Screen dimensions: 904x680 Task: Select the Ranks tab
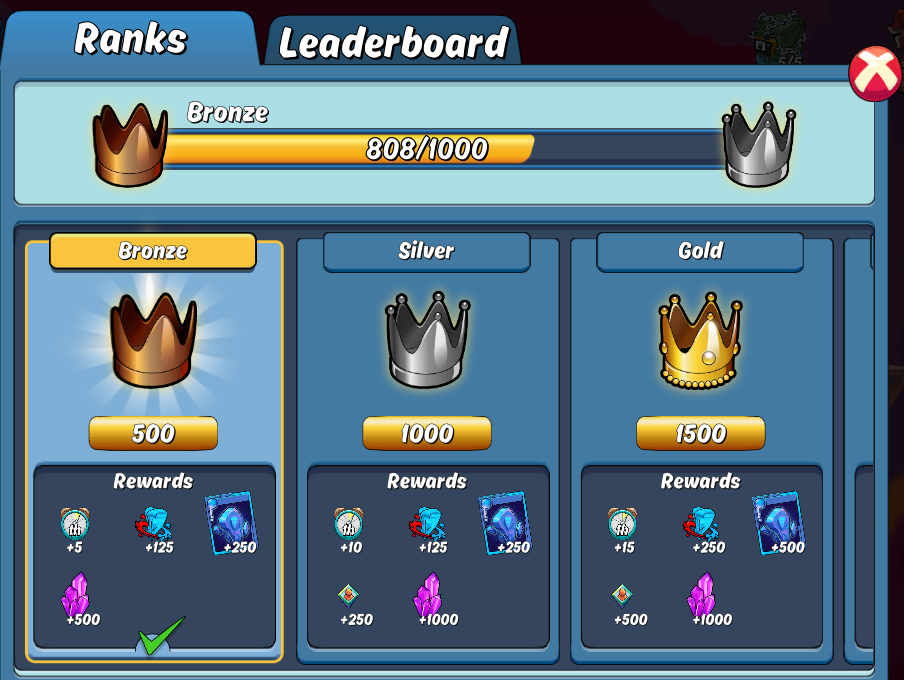point(130,39)
